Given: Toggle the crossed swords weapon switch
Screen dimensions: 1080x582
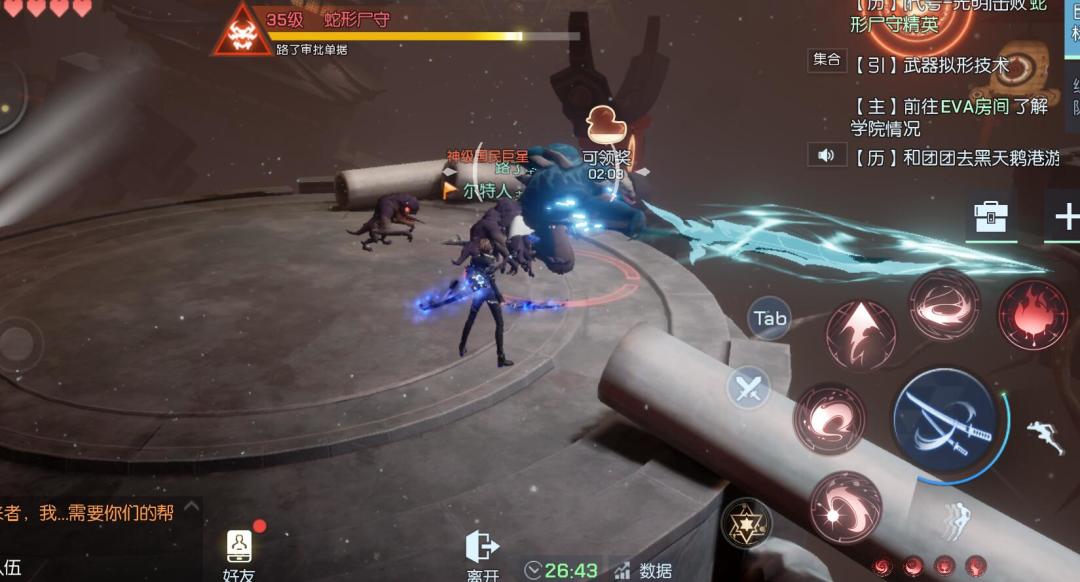Looking at the screenshot, I should click(748, 389).
